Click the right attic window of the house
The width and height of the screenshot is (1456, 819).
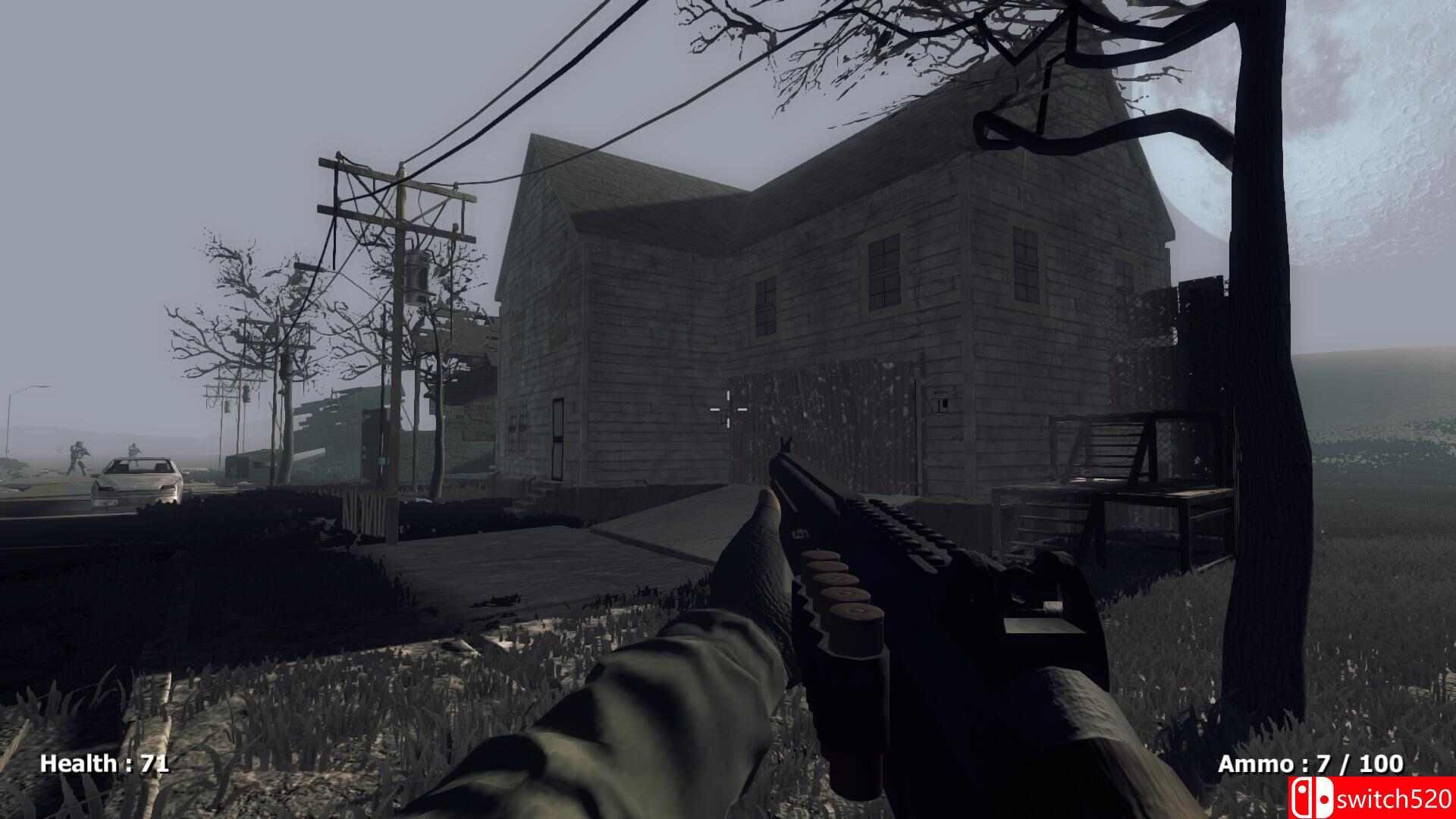pos(1029,265)
